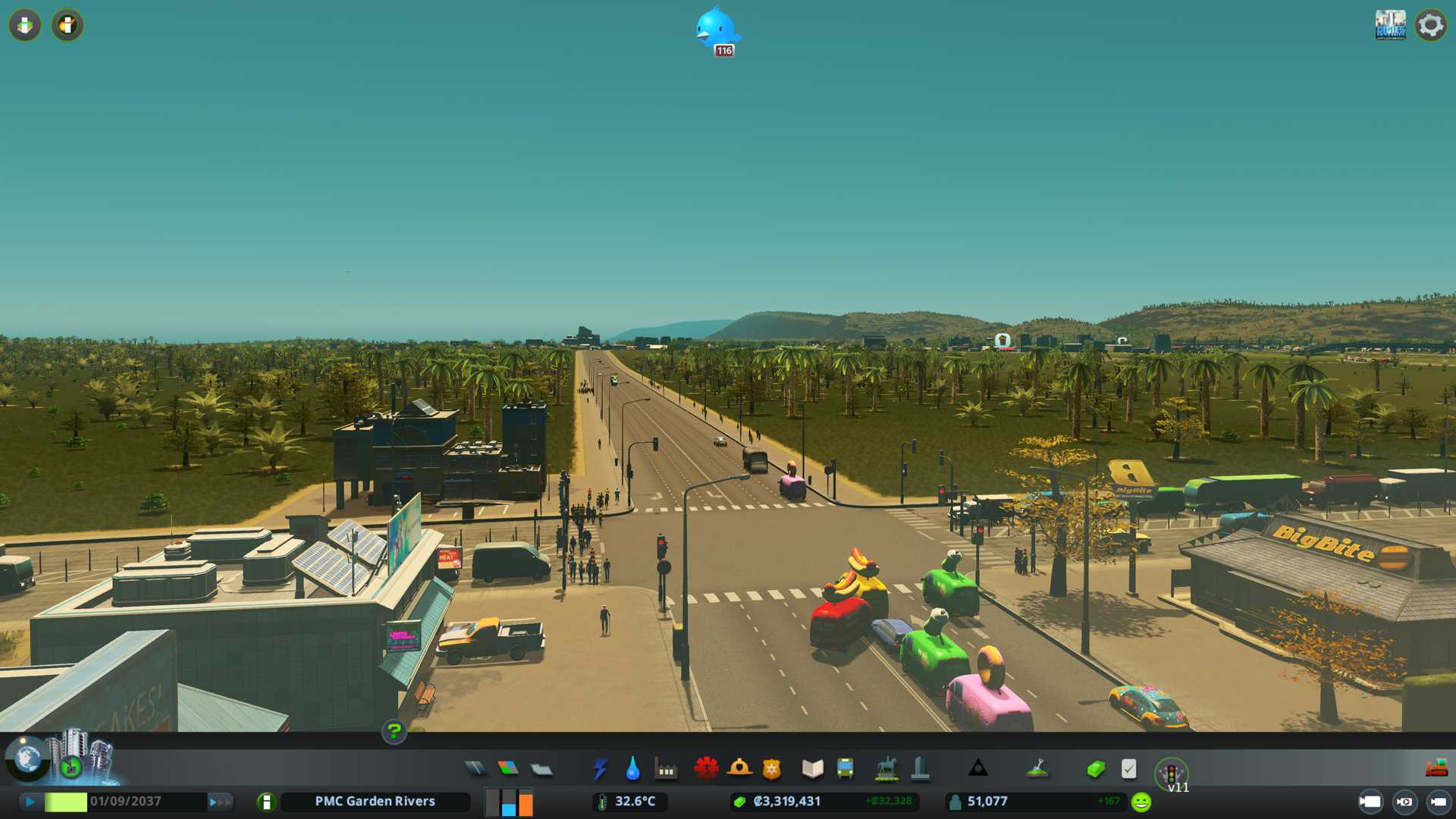Open the Chirper bird message feed
Viewport: 1456px width, 819px height.
pyautogui.click(x=716, y=30)
